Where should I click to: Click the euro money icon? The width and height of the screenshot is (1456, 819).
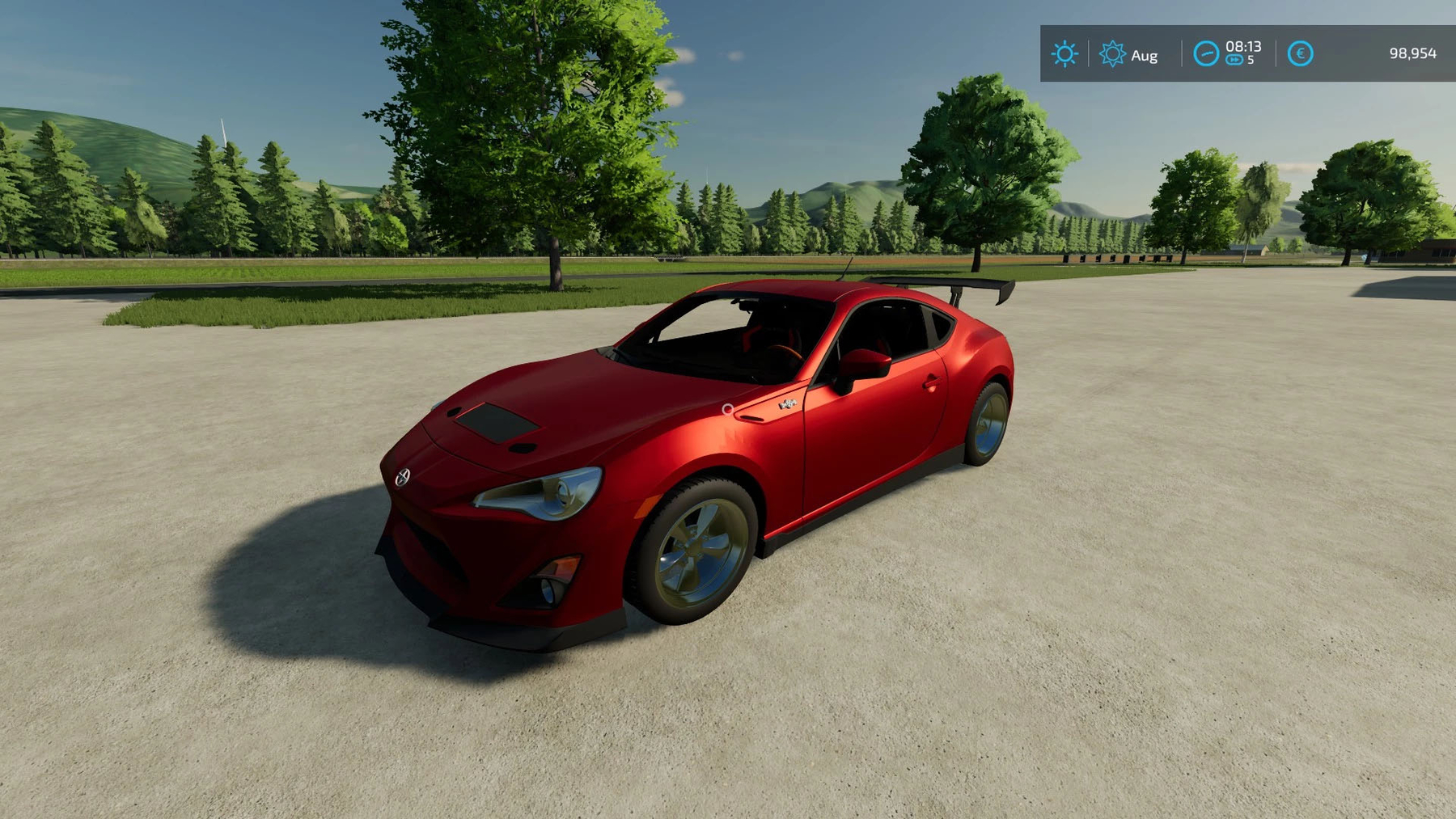coord(1300,54)
